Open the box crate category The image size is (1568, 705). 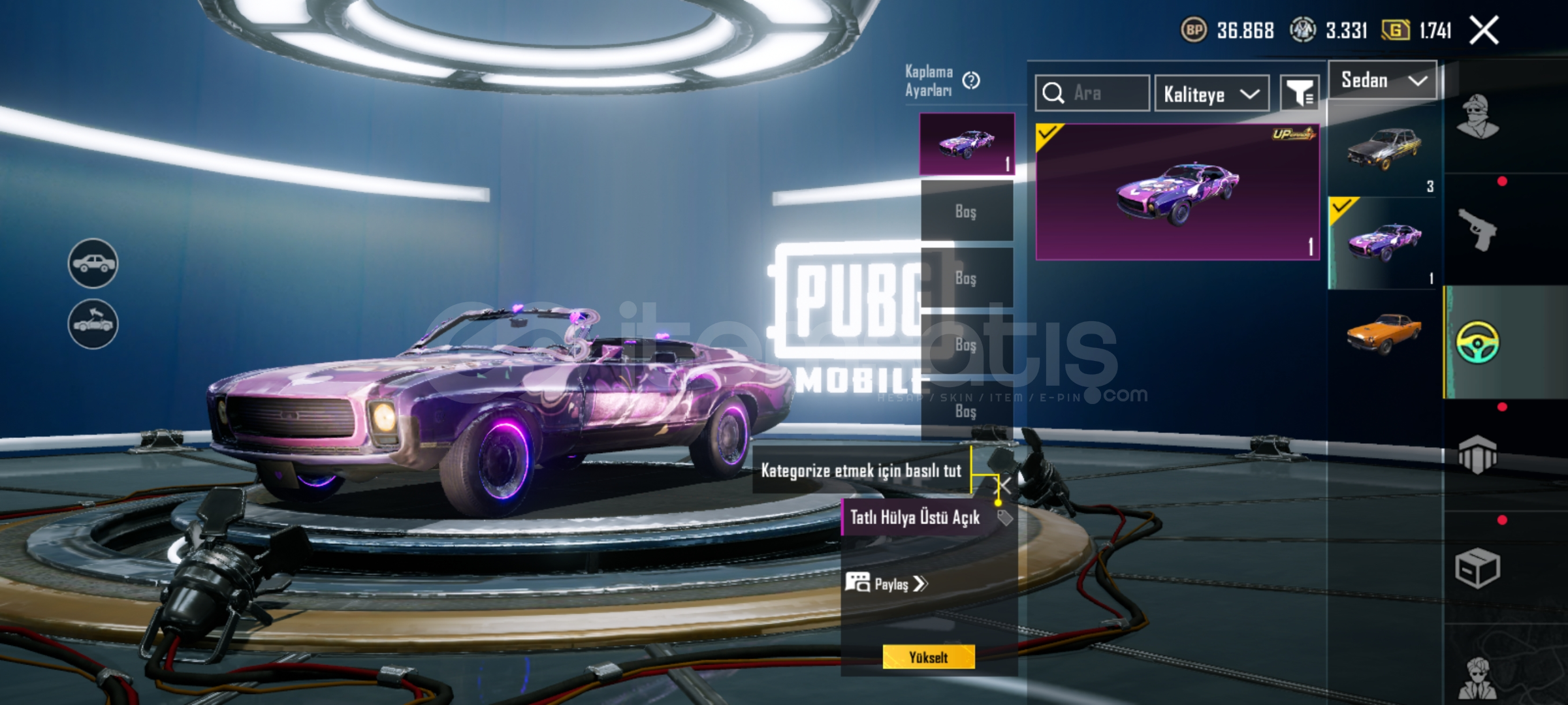click(1477, 568)
